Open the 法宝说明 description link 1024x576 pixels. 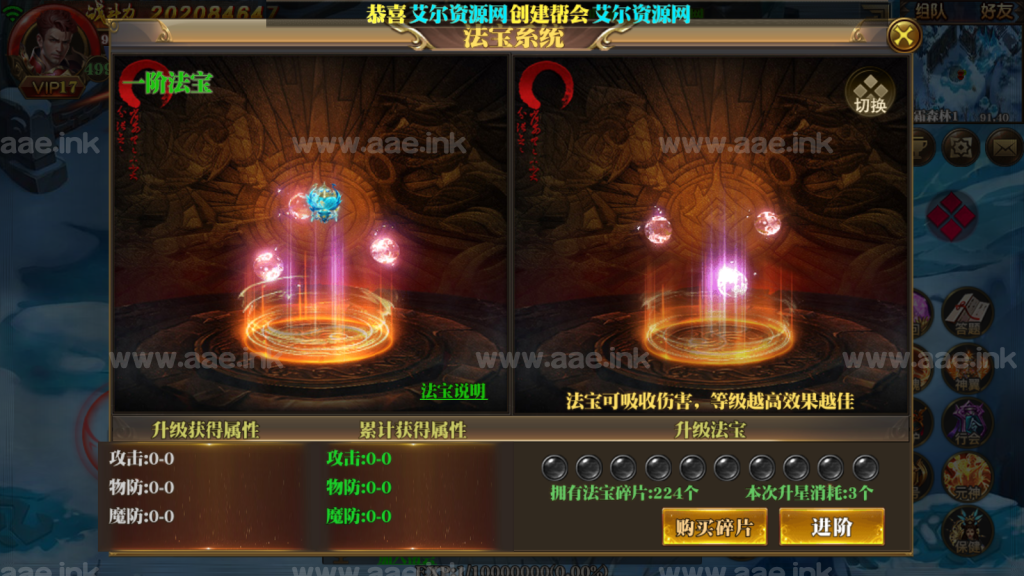453,391
